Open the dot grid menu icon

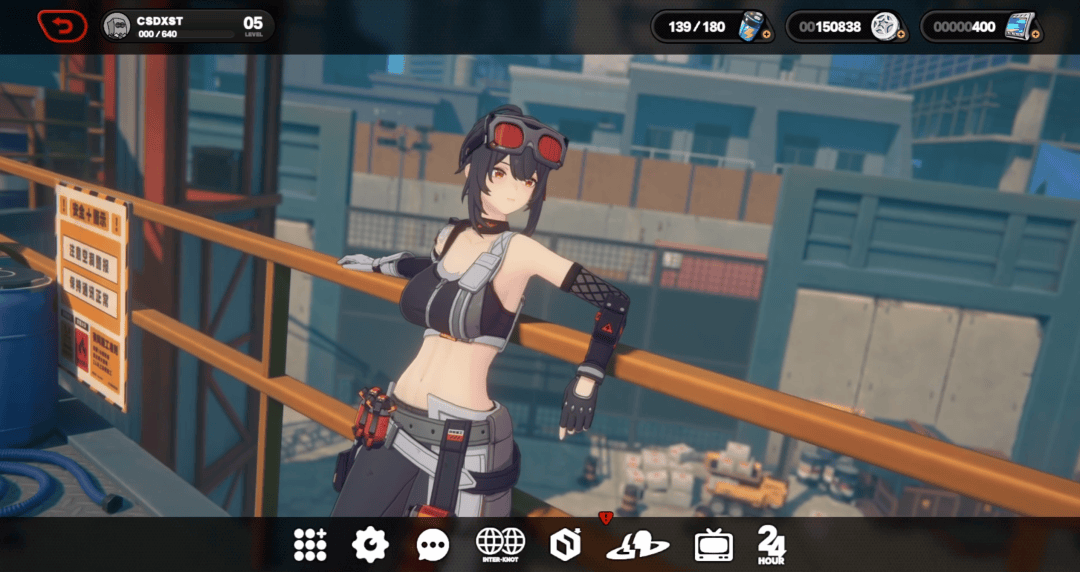tap(310, 544)
